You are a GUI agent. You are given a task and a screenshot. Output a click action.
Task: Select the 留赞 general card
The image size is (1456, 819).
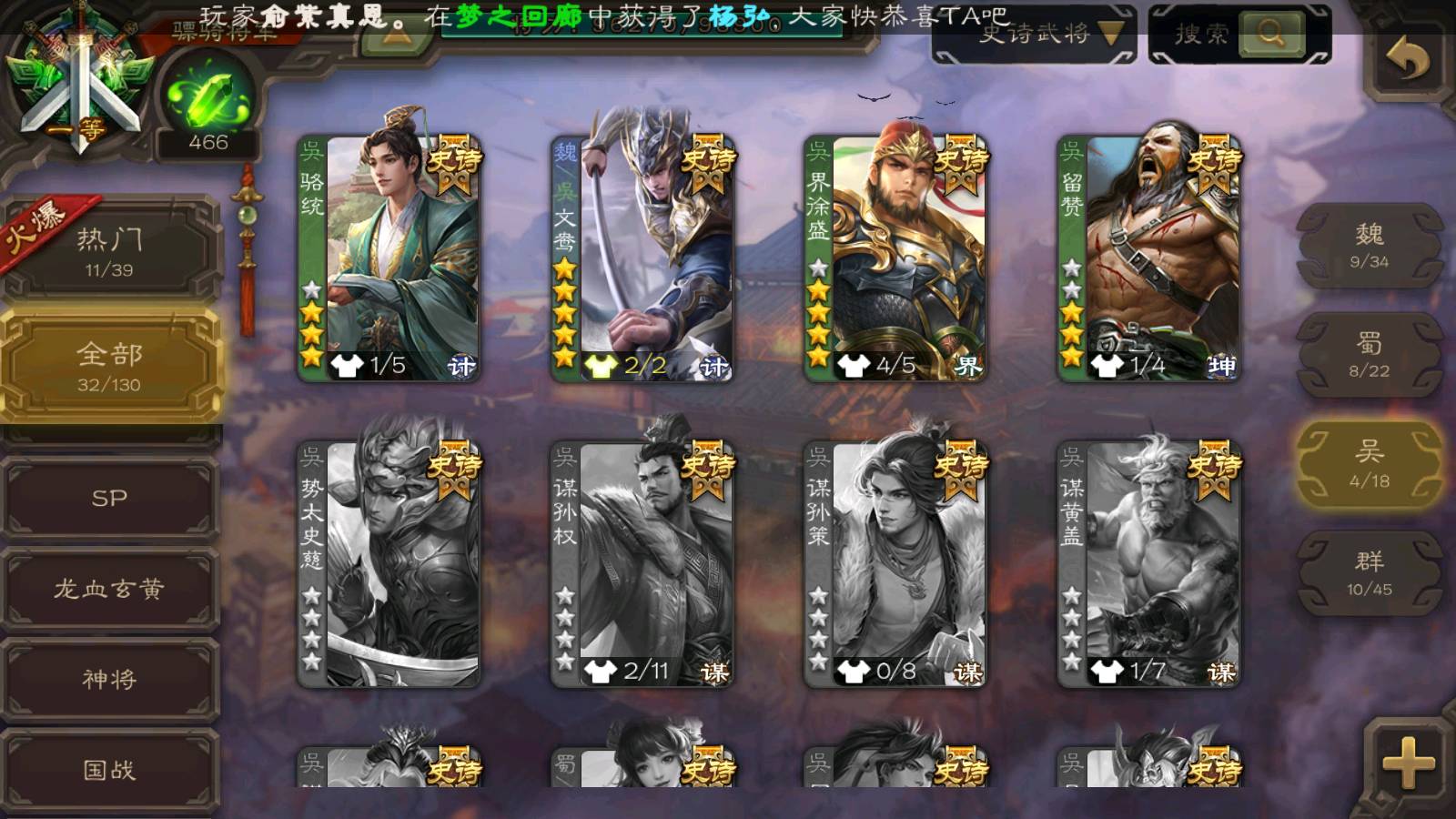(1148, 258)
